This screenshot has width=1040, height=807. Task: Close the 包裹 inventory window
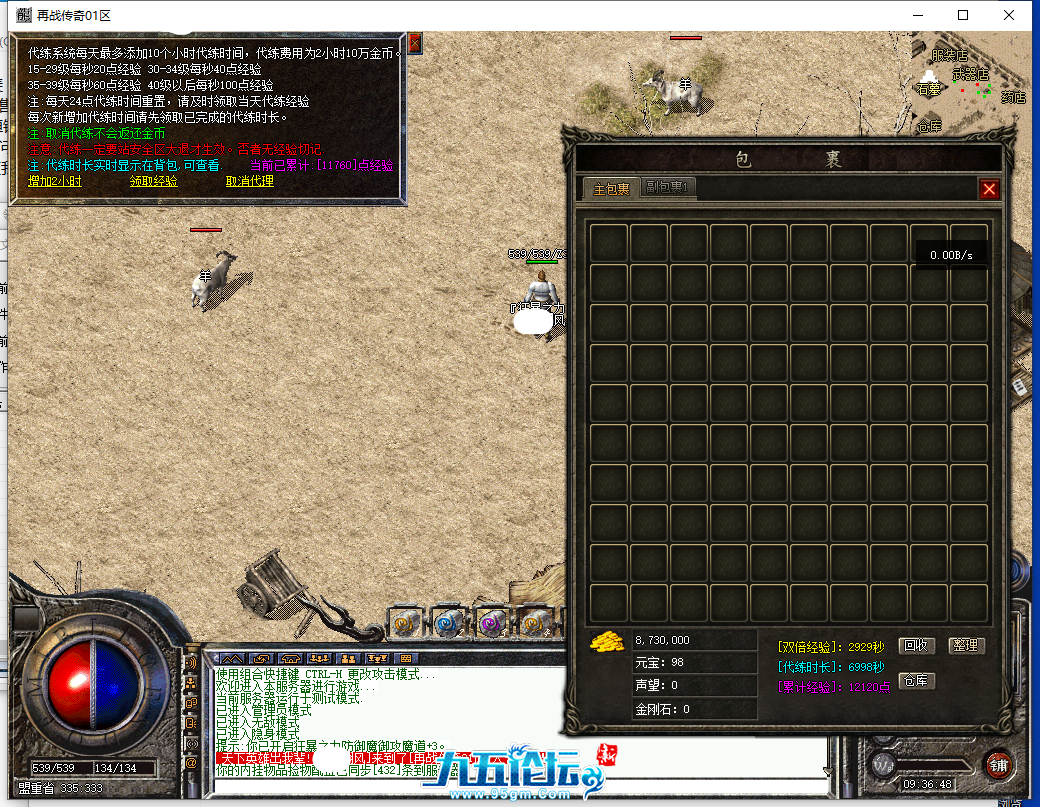[989, 189]
